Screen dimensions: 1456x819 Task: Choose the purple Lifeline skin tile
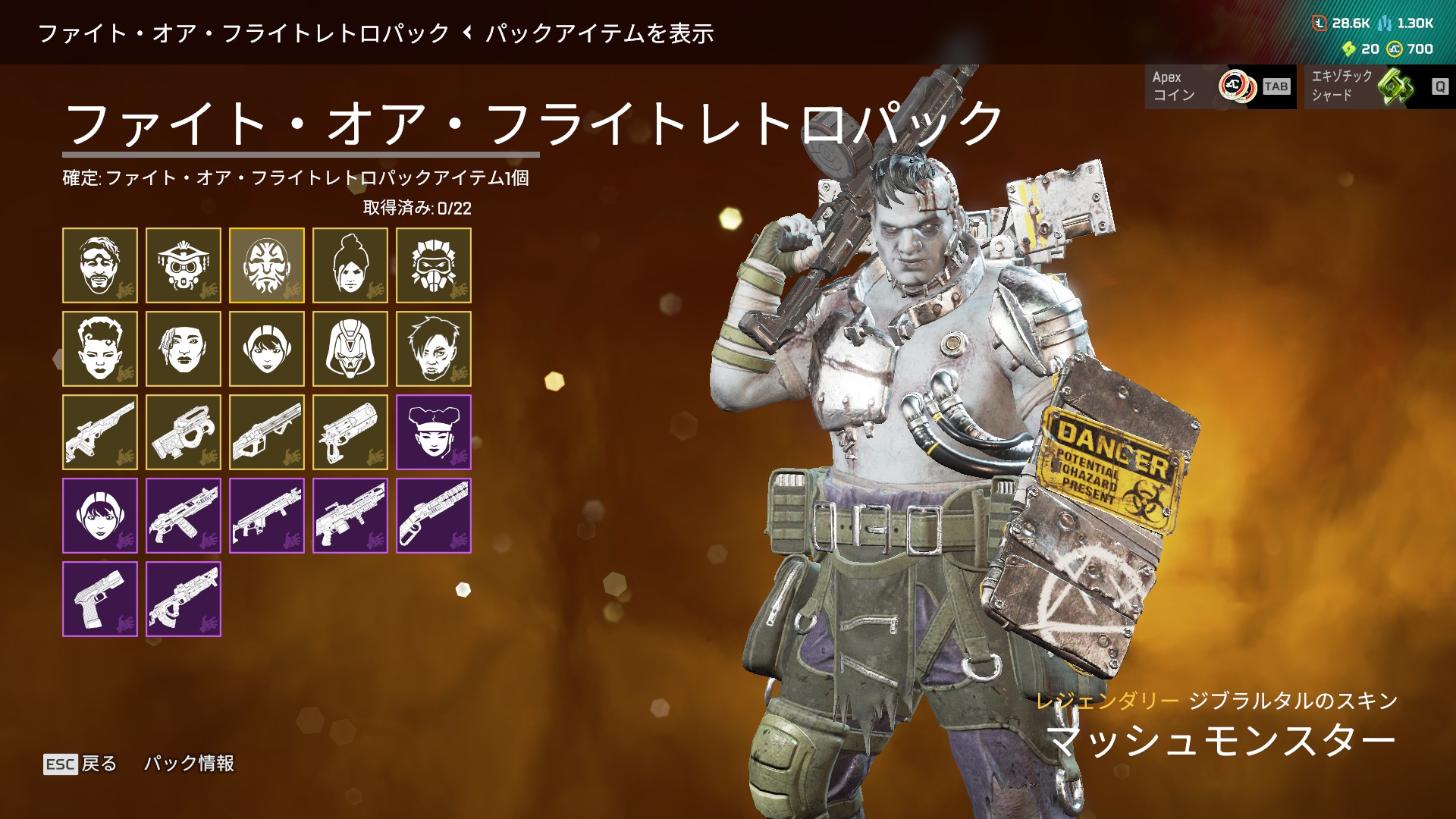(x=434, y=432)
